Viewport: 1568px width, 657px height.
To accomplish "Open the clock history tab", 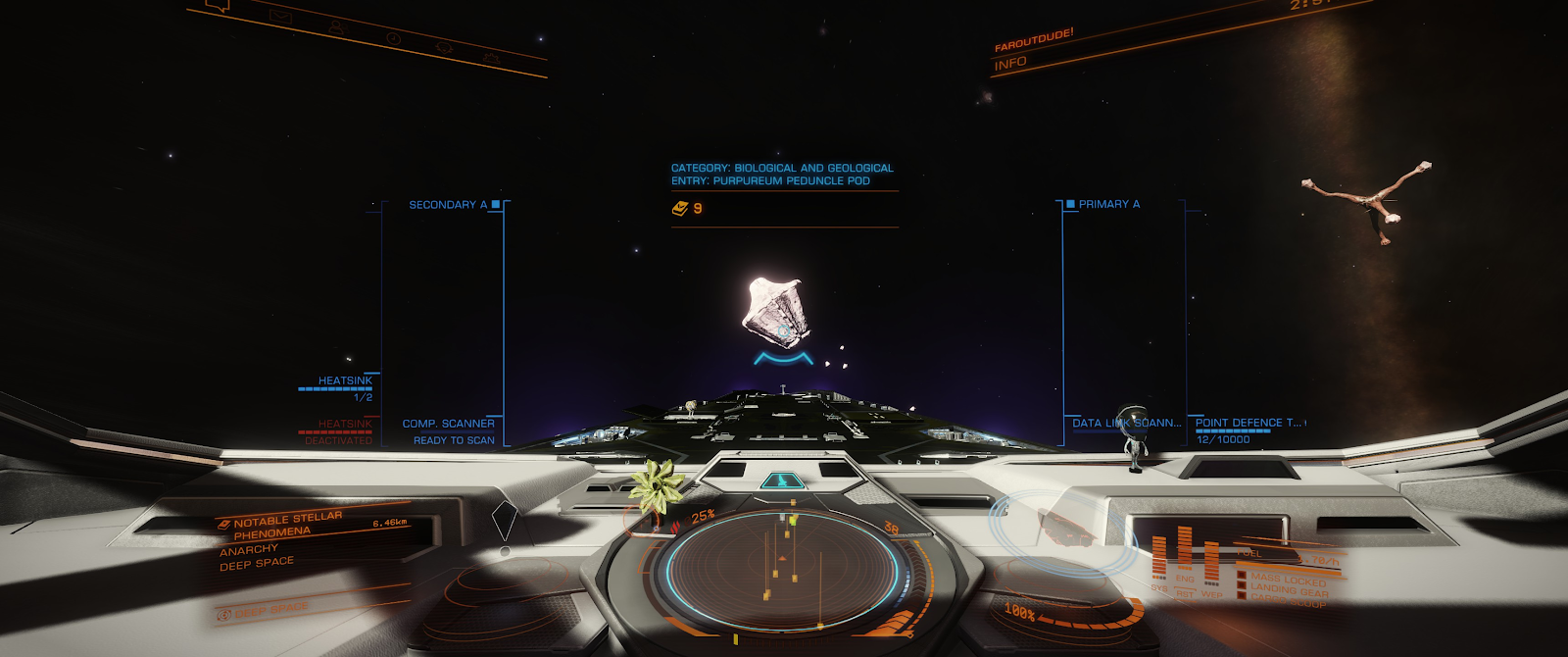I will 393,38.
